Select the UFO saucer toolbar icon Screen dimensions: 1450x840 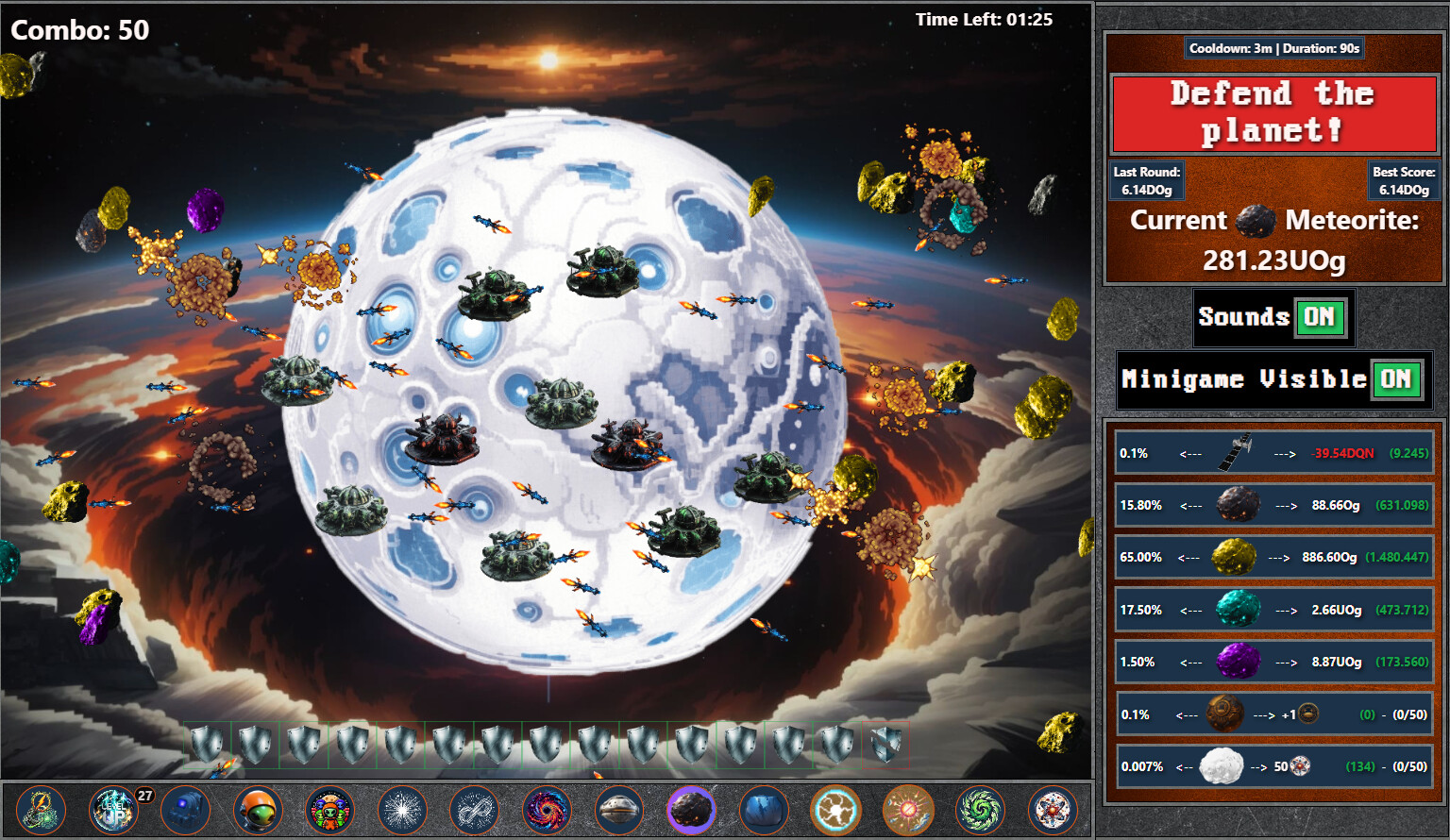[x=618, y=809]
